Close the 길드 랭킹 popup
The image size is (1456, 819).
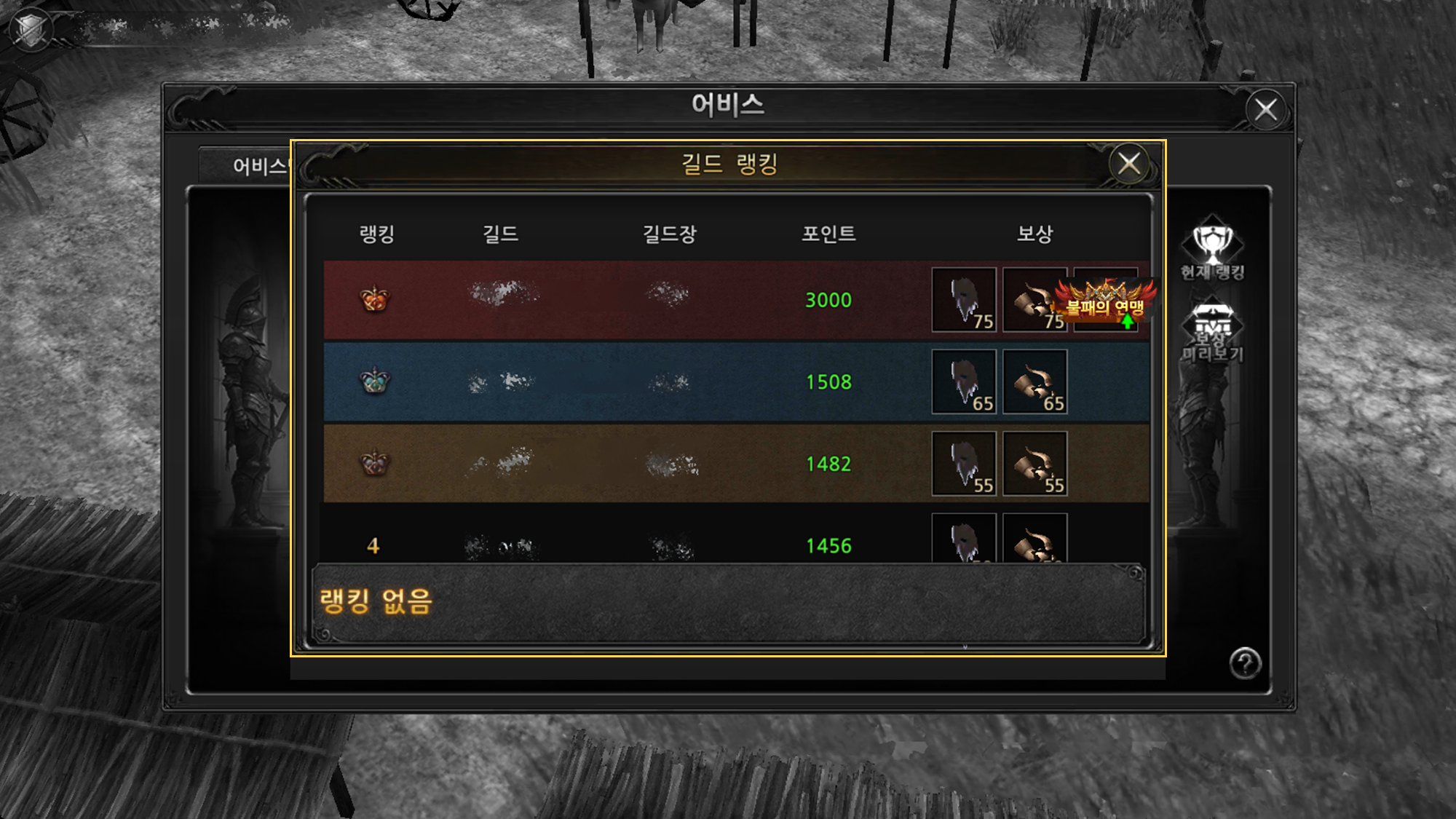1128,164
